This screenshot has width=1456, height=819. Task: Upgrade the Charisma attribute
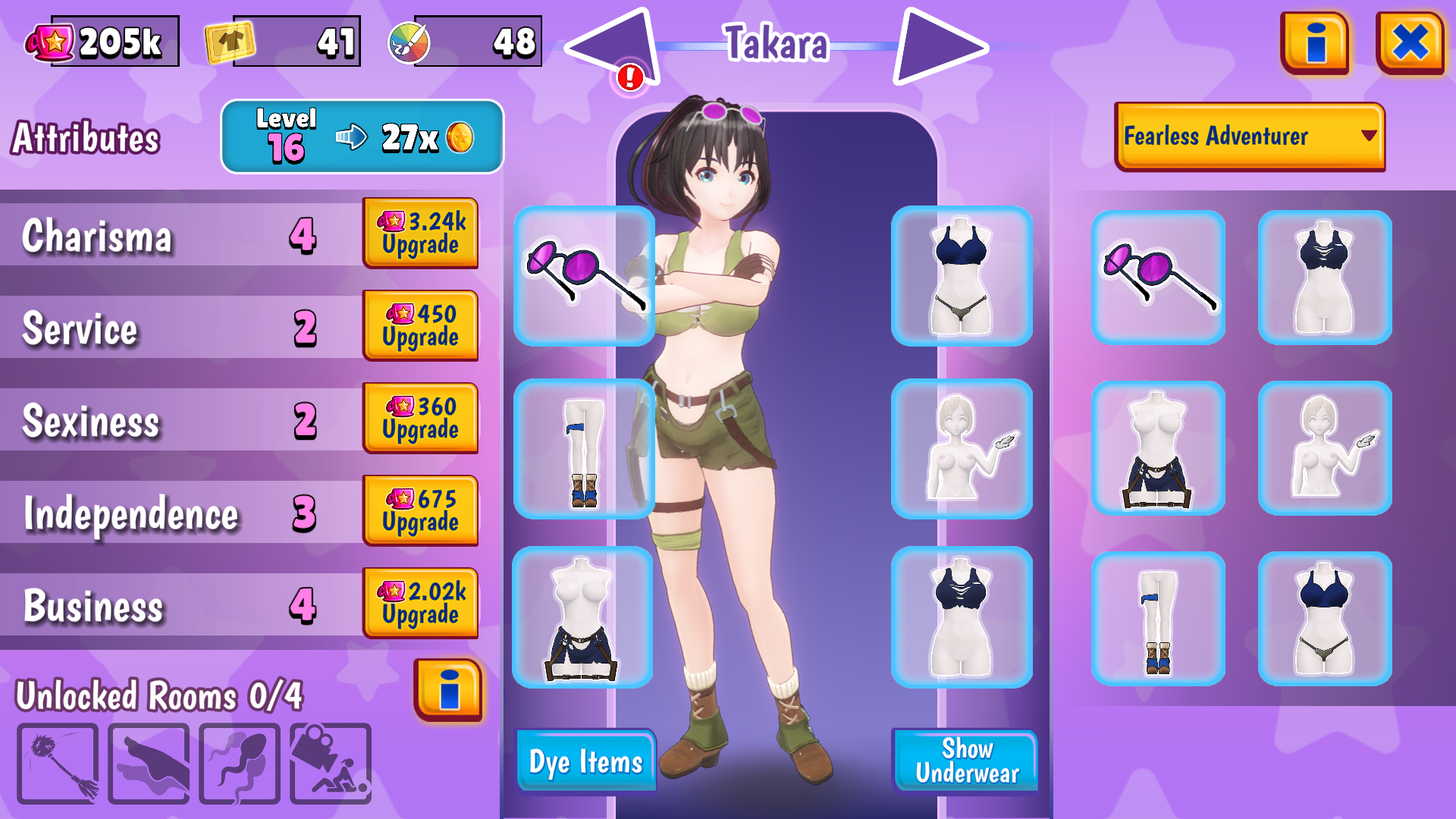[x=420, y=233]
